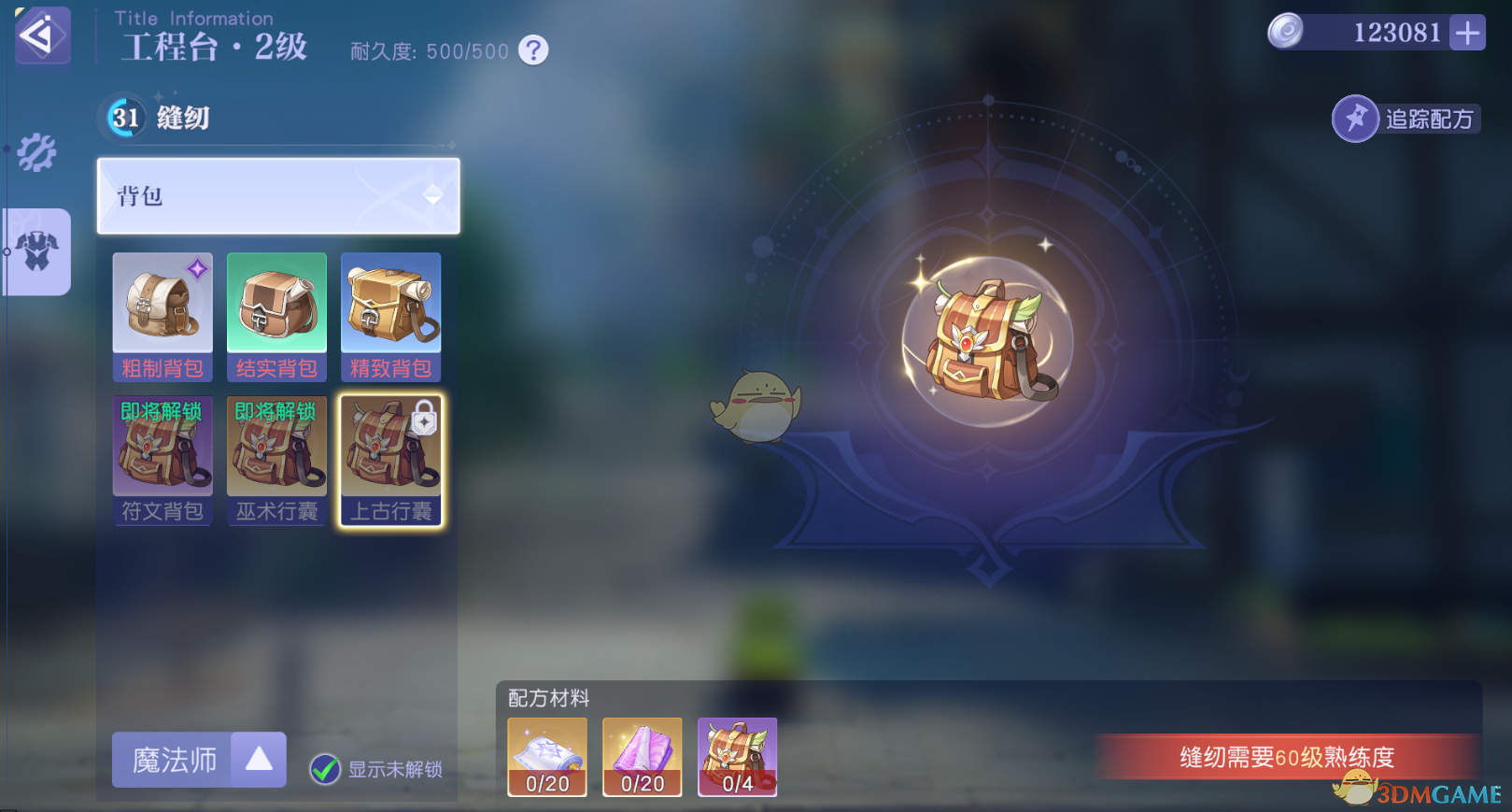Switch to the Title Information header tab
This screenshot has height=812, width=1512.
[193, 17]
